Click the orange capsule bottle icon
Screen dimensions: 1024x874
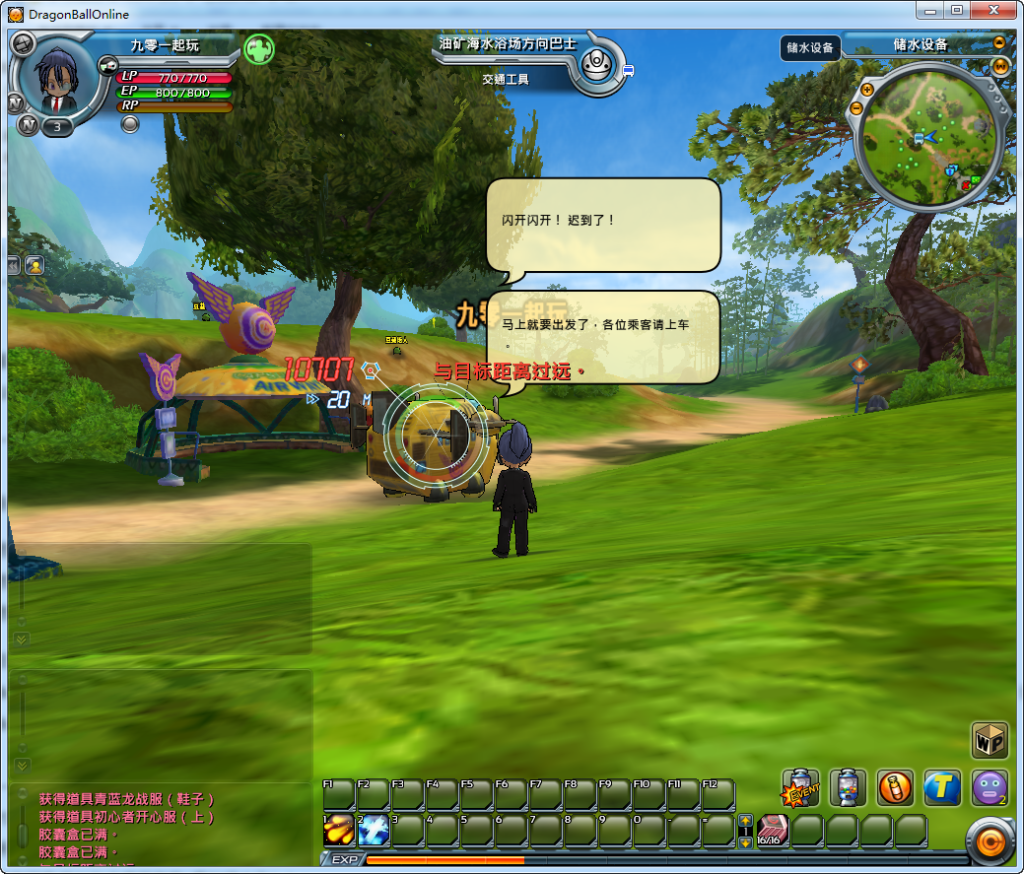tap(895, 788)
